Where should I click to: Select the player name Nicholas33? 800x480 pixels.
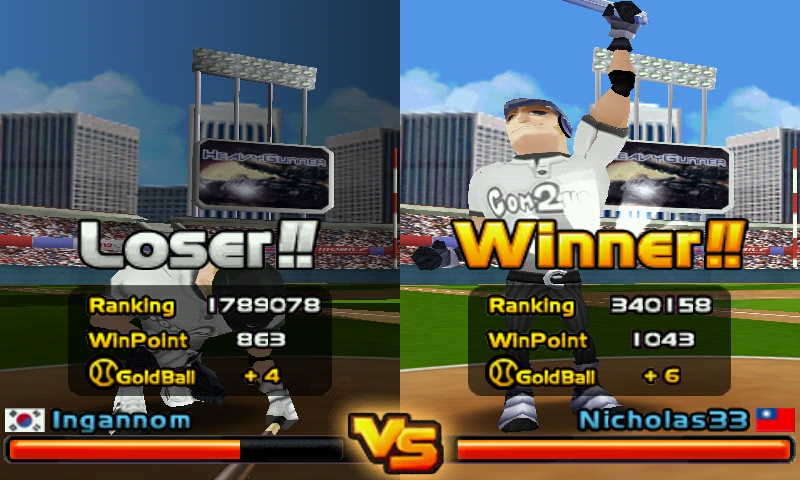pos(663,420)
